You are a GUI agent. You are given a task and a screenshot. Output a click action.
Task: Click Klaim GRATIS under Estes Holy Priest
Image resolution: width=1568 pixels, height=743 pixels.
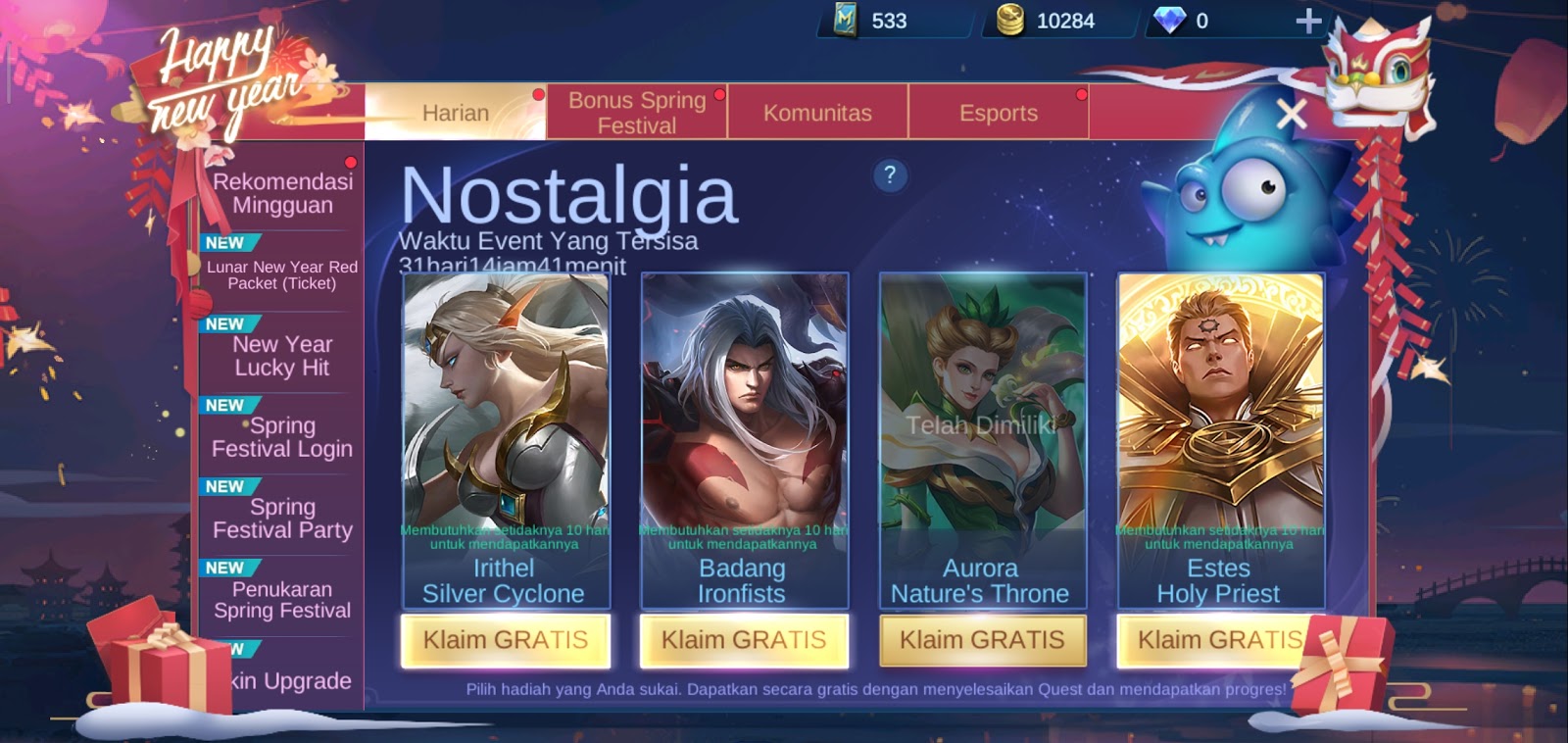[1219, 641]
